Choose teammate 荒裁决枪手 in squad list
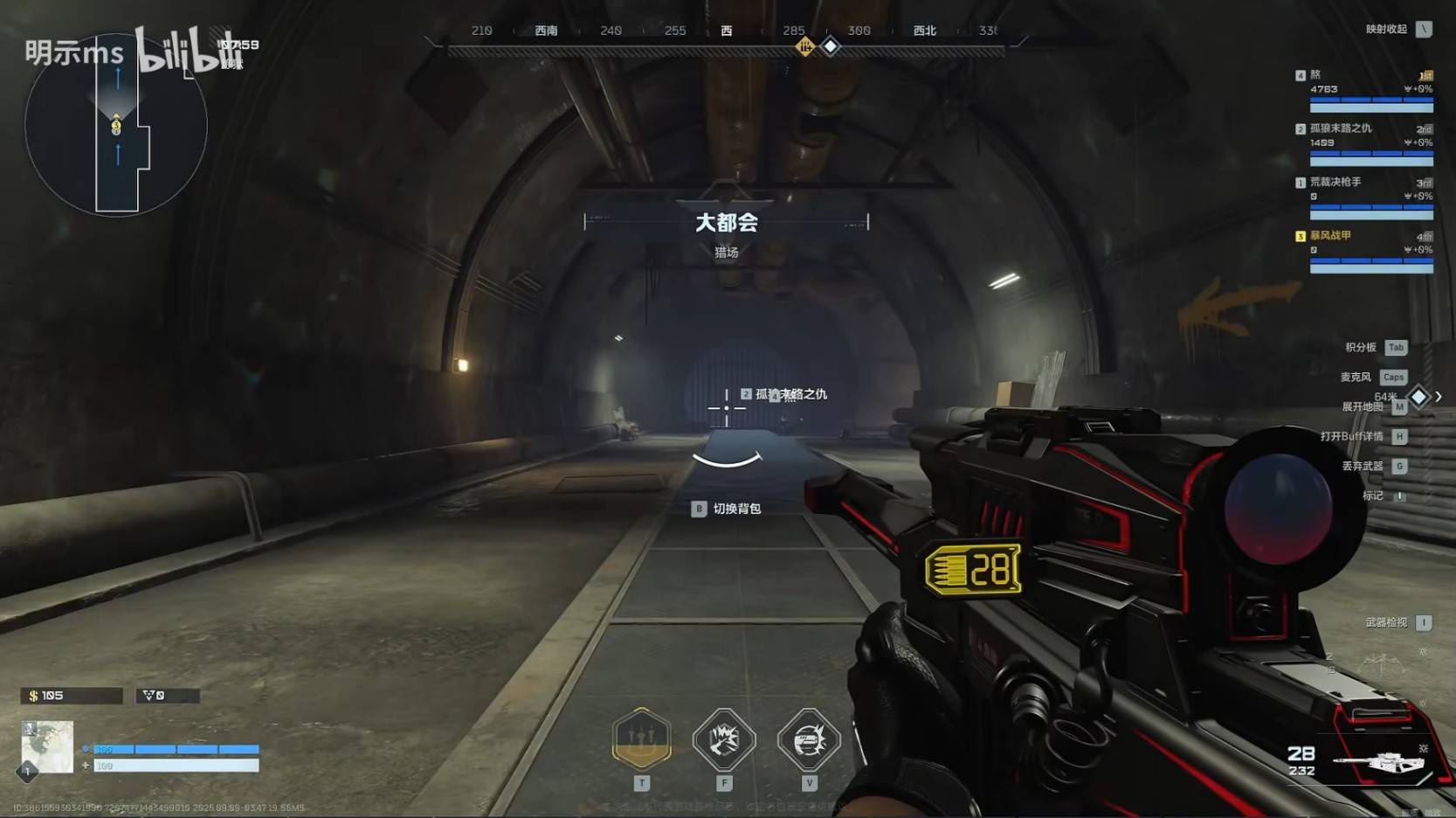 tap(1335, 182)
